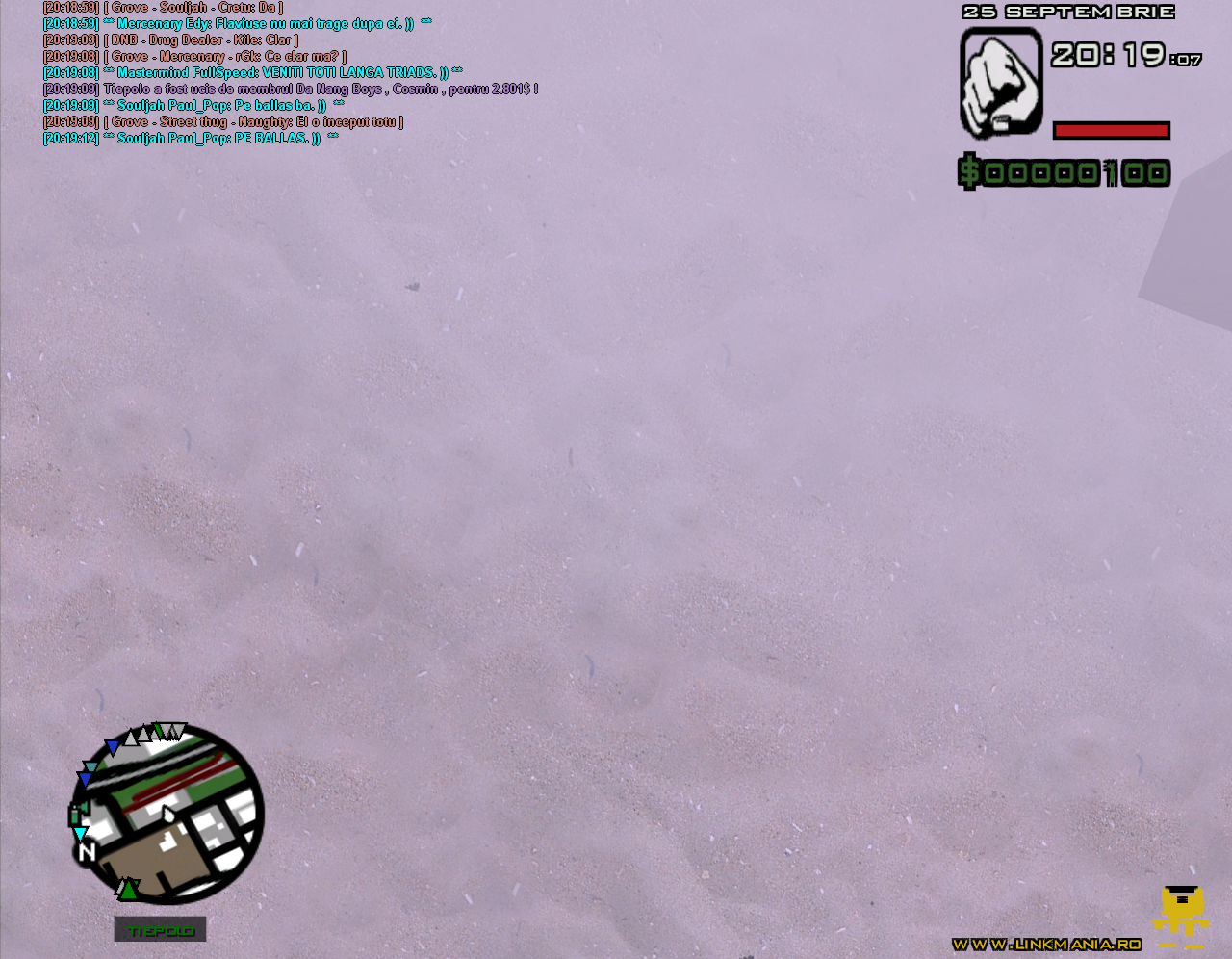Click the white player arrow at minimap center
This screenshot has height=959, width=1232.
[x=167, y=813]
